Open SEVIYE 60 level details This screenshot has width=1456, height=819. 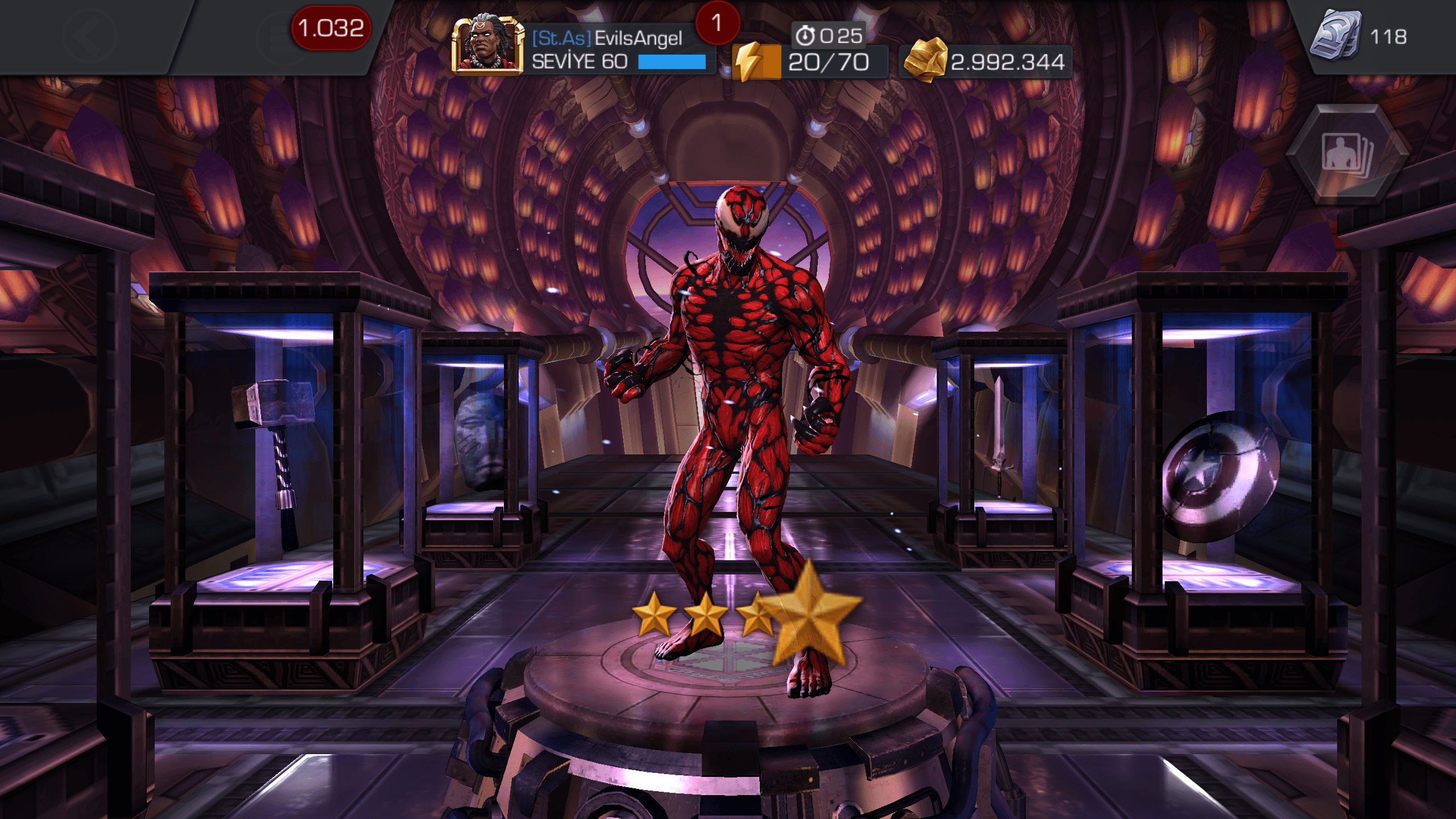tap(580, 63)
